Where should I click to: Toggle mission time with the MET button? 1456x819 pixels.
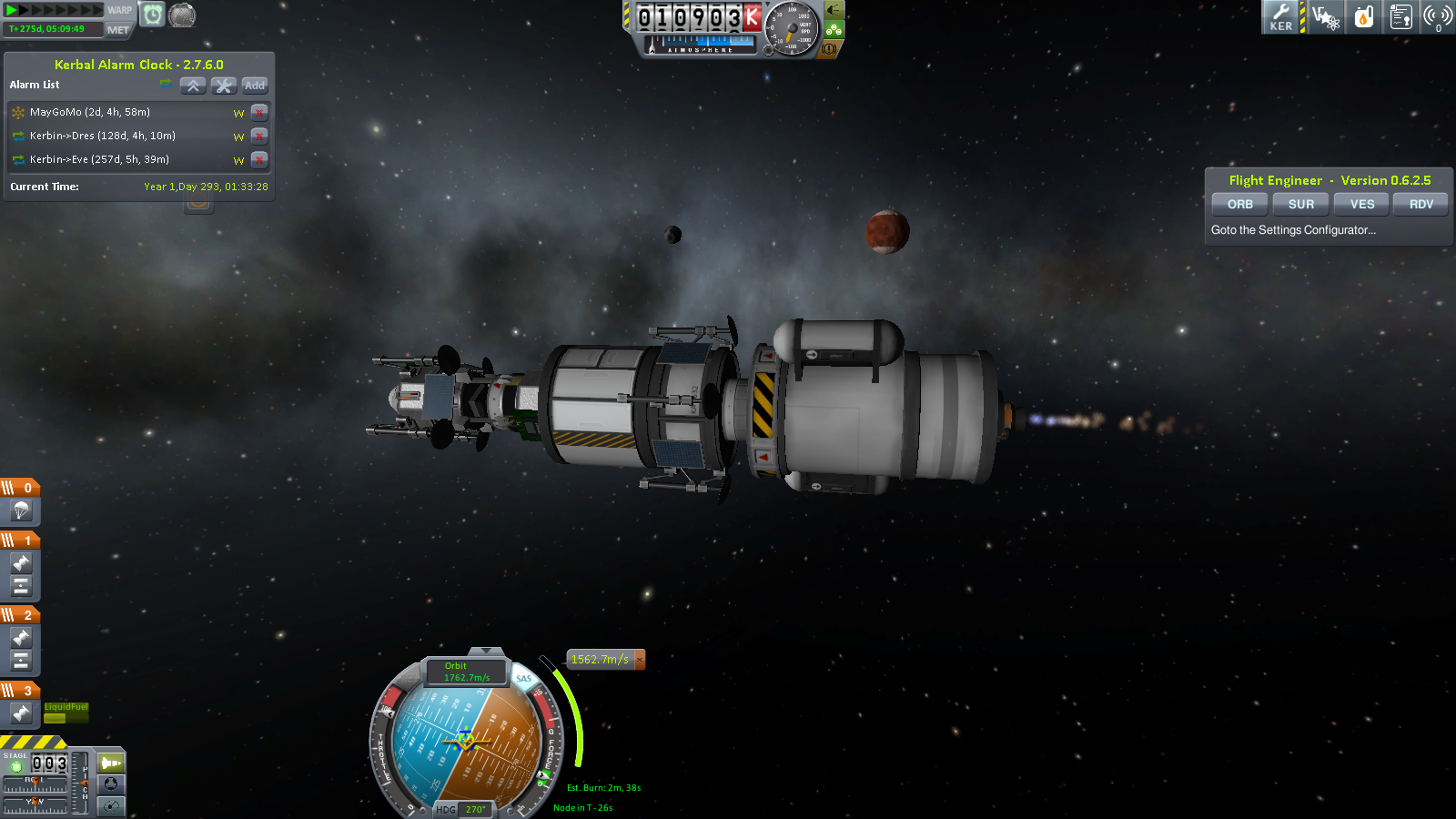pyautogui.click(x=118, y=30)
